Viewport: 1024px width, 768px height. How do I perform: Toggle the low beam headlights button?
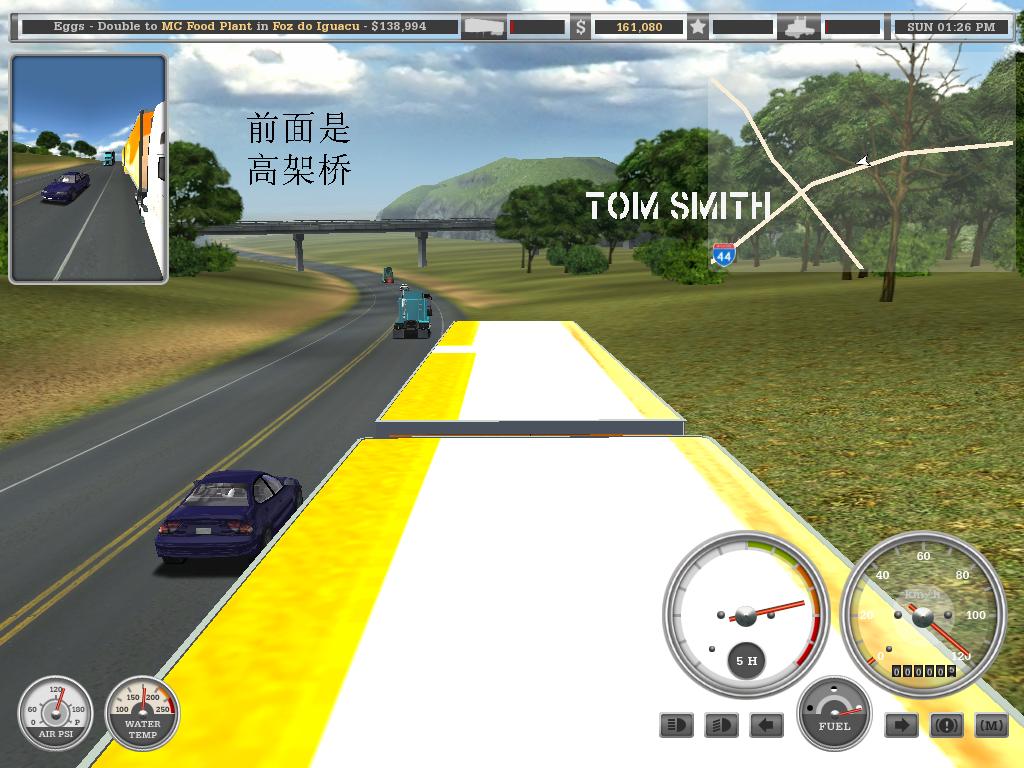pyautogui.click(x=721, y=725)
